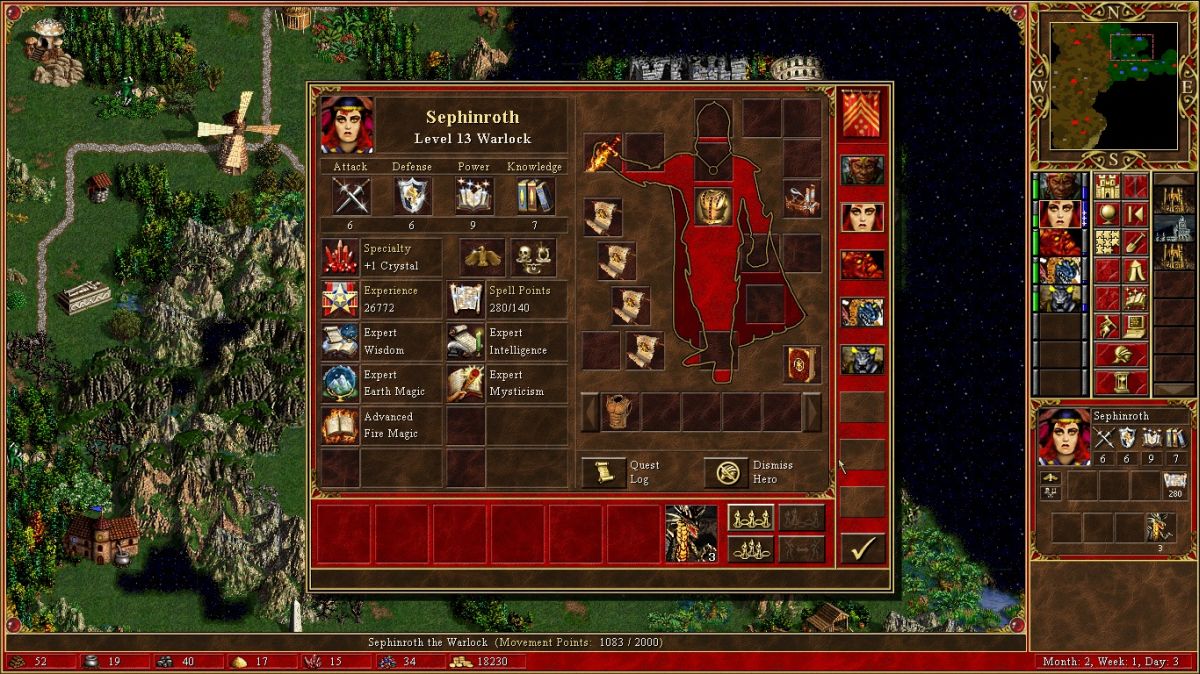Toggle the red banner formation flag
Image resolution: width=1200 pixels, height=674 pixels.
(x=861, y=114)
